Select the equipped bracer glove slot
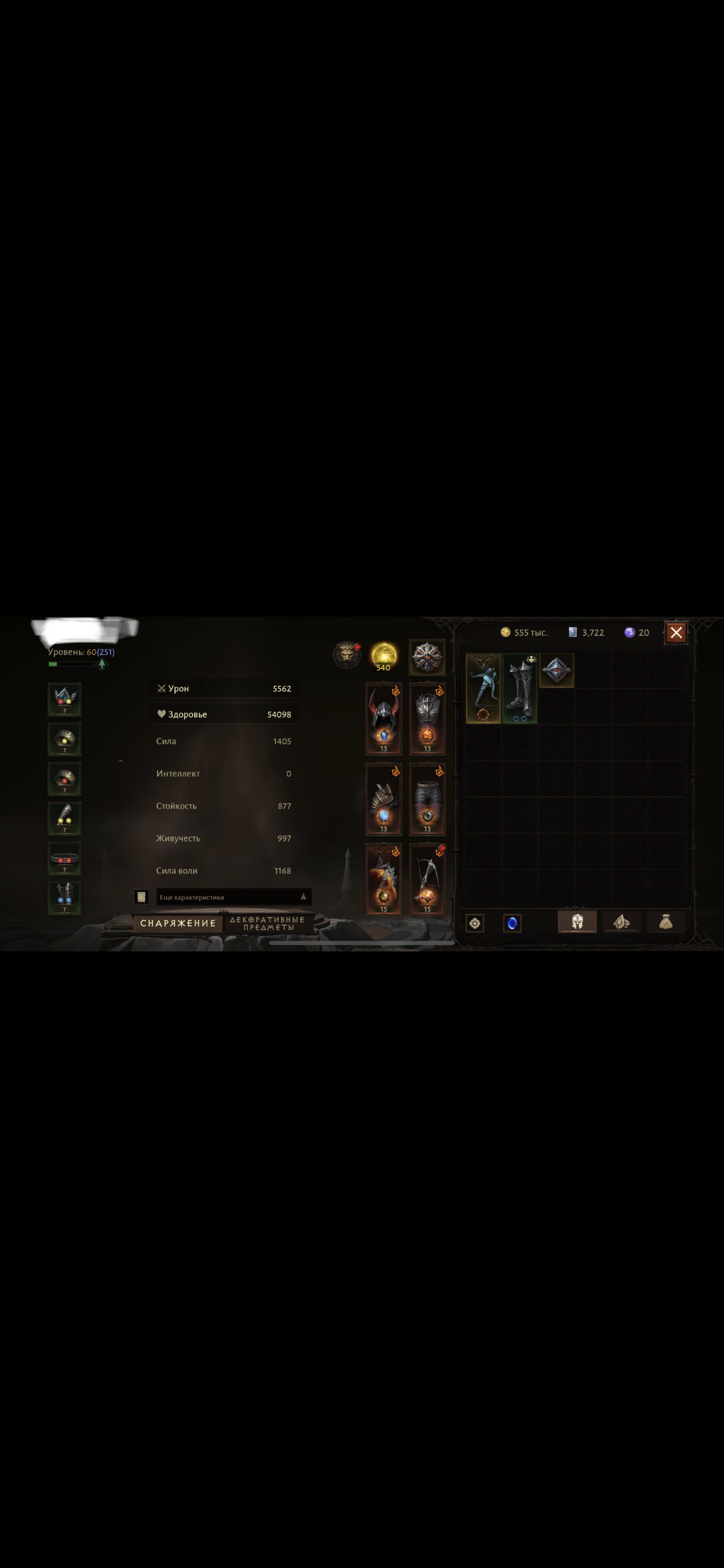724x1568 pixels. (x=65, y=818)
